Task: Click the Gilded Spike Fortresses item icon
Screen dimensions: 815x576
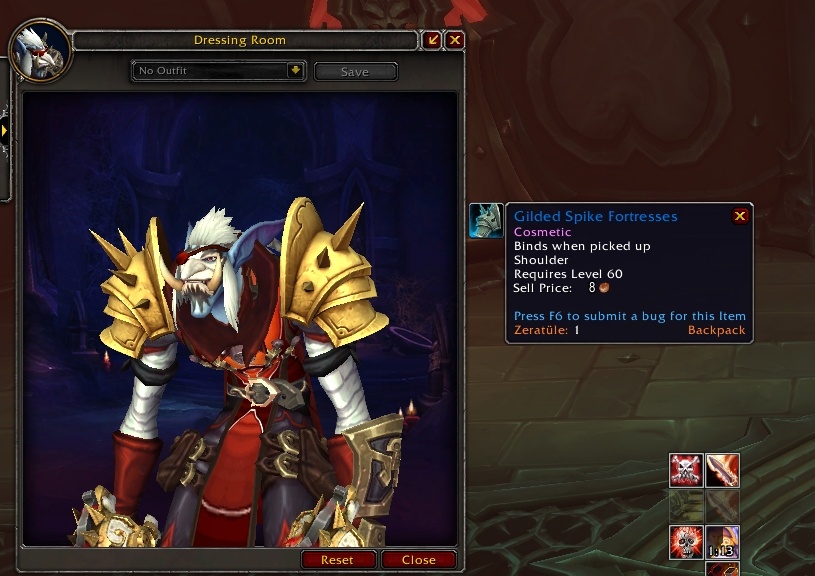Action: coord(486,220)
